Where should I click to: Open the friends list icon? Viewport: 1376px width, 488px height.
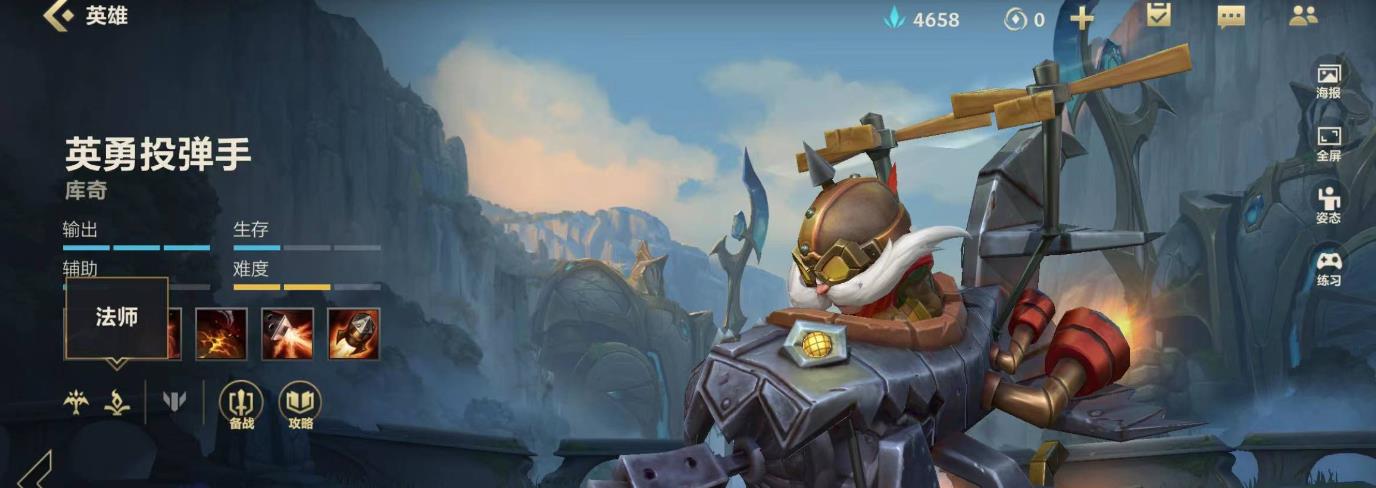click(1303, 17)
